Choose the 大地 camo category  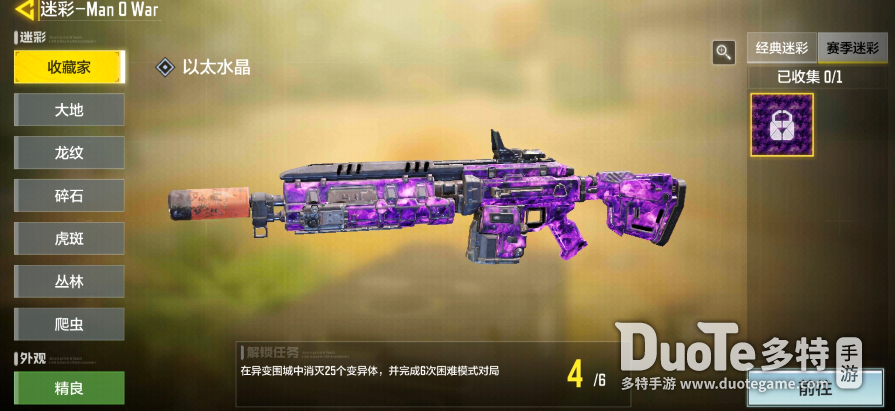tap(69, 110)
